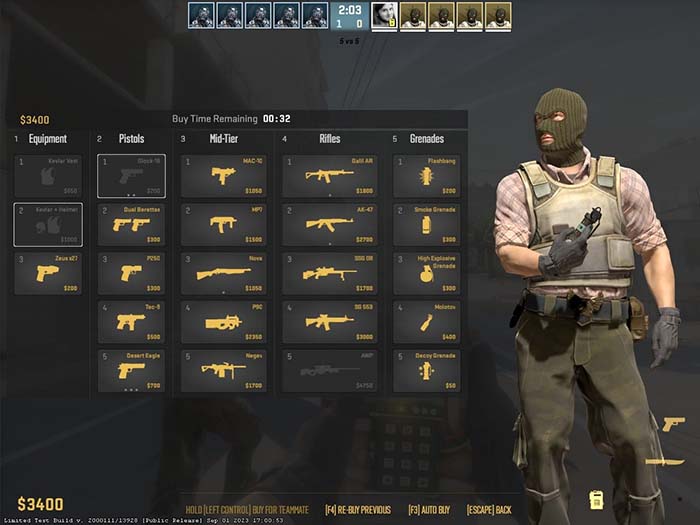The image size is (700, 525).
Task: Buy a Flashbang grenade
Action: pos(426,175)
